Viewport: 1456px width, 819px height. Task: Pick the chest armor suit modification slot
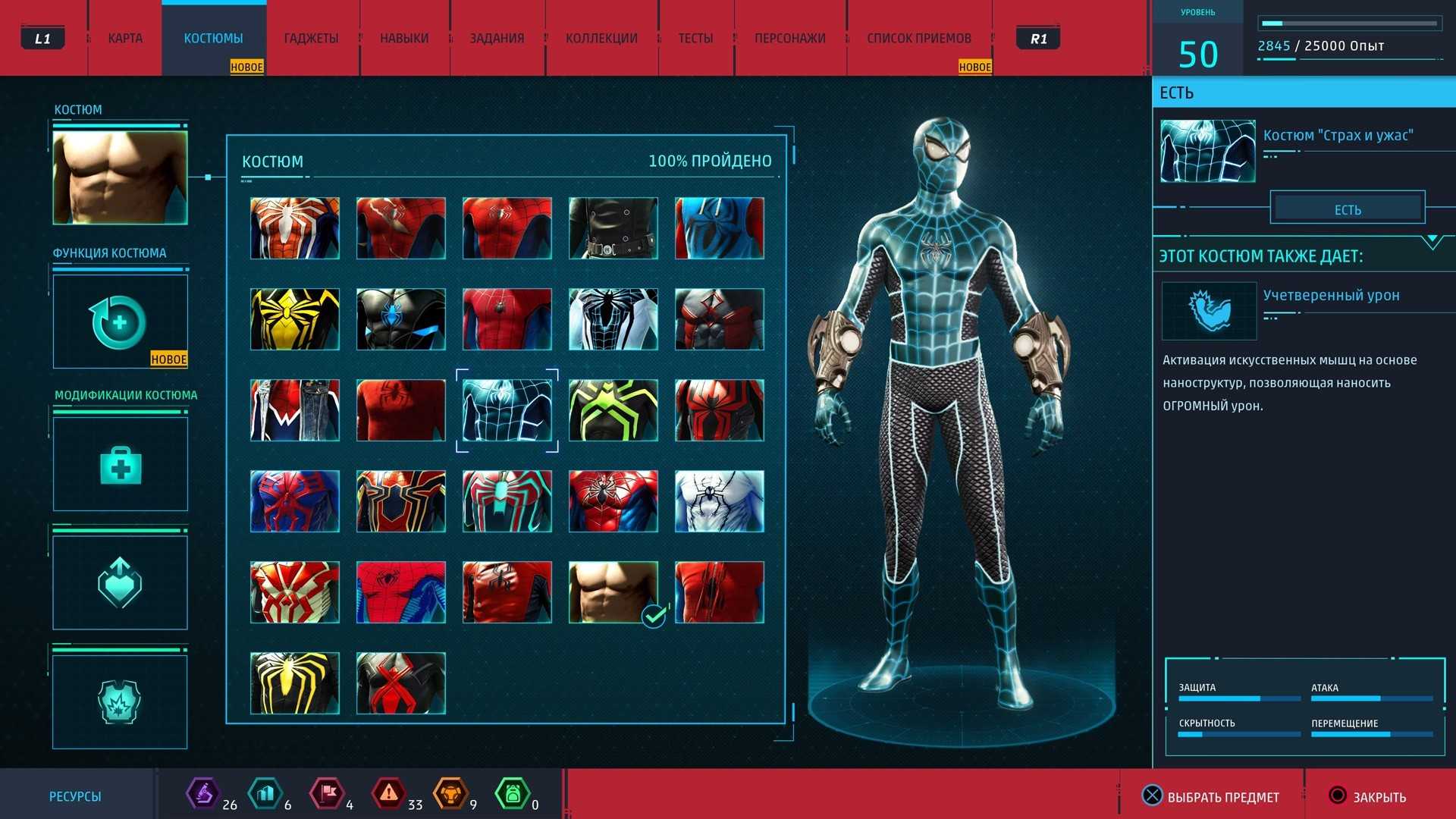pos(120,701)
